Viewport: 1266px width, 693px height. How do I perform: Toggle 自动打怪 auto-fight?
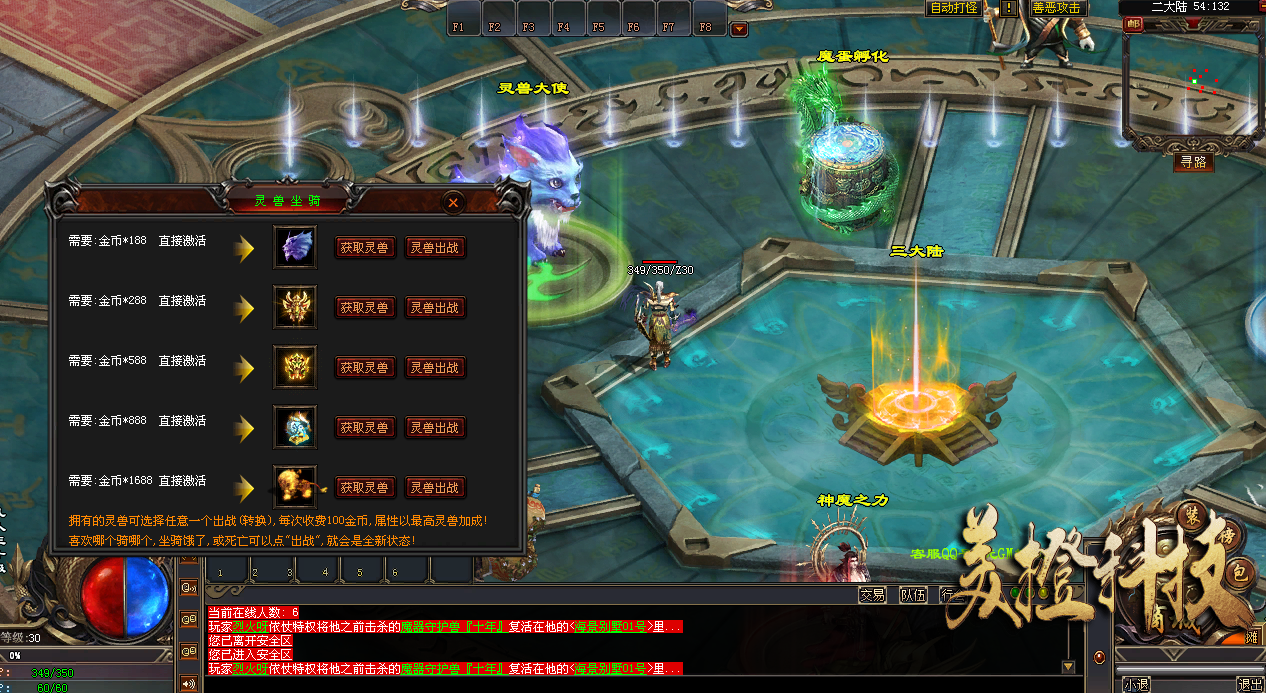954,8
